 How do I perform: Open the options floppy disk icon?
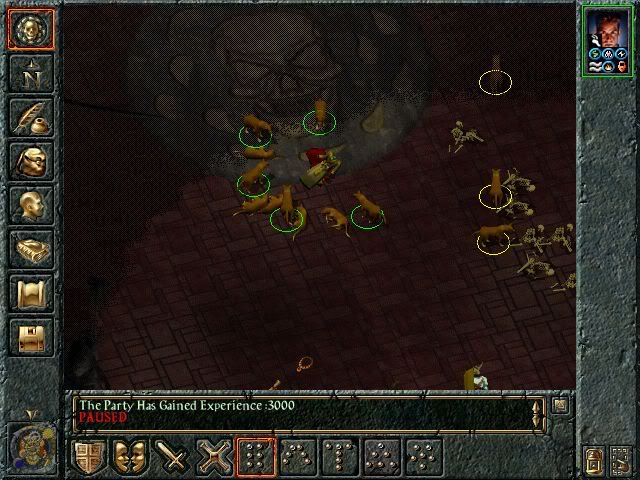[x=29, y=339]
